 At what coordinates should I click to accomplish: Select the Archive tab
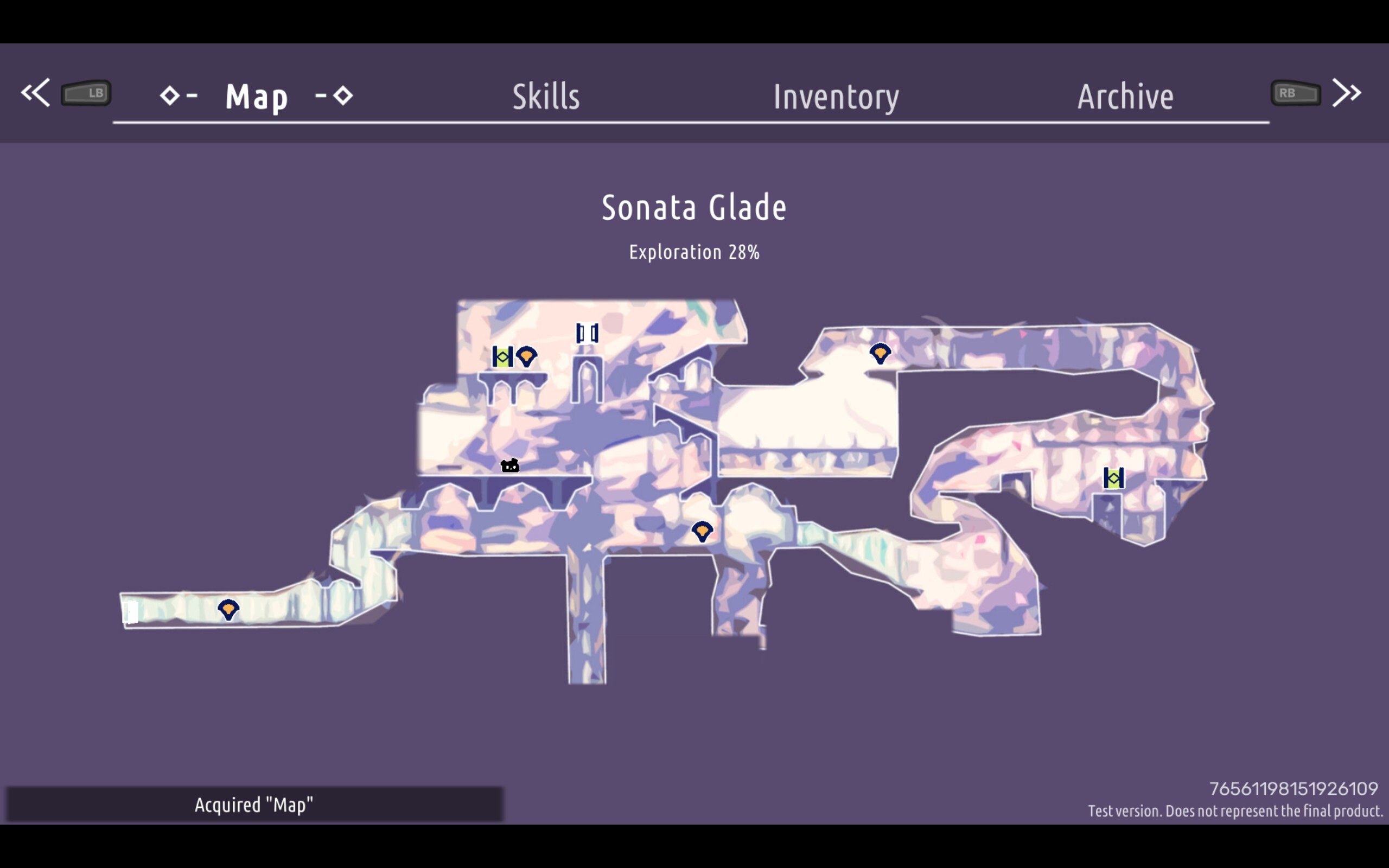tap(1125, 96)
